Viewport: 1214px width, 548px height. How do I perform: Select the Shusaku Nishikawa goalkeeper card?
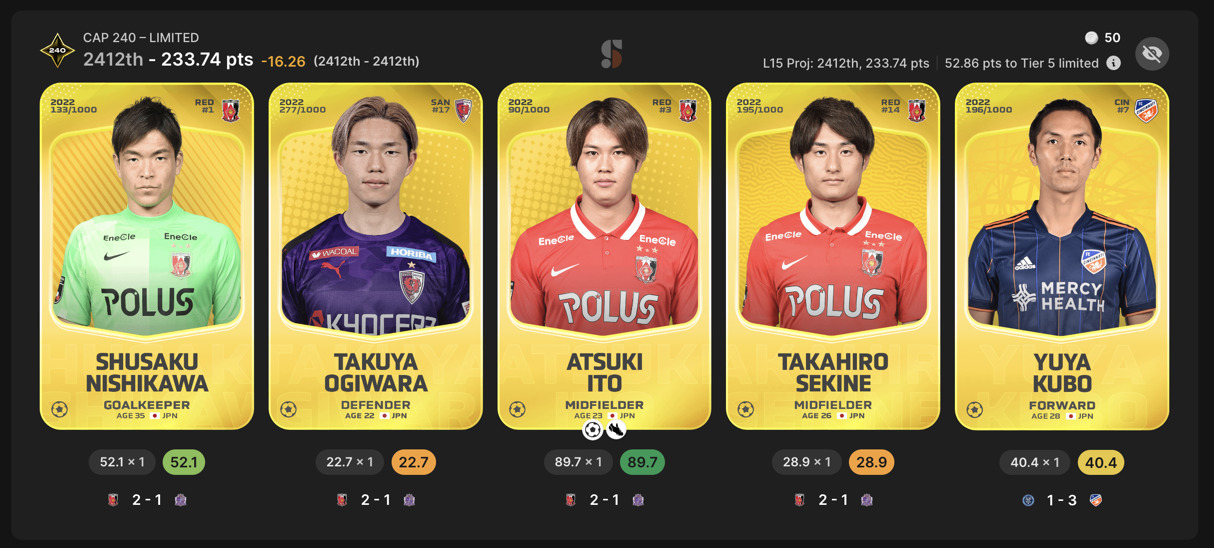coord(147,256)
